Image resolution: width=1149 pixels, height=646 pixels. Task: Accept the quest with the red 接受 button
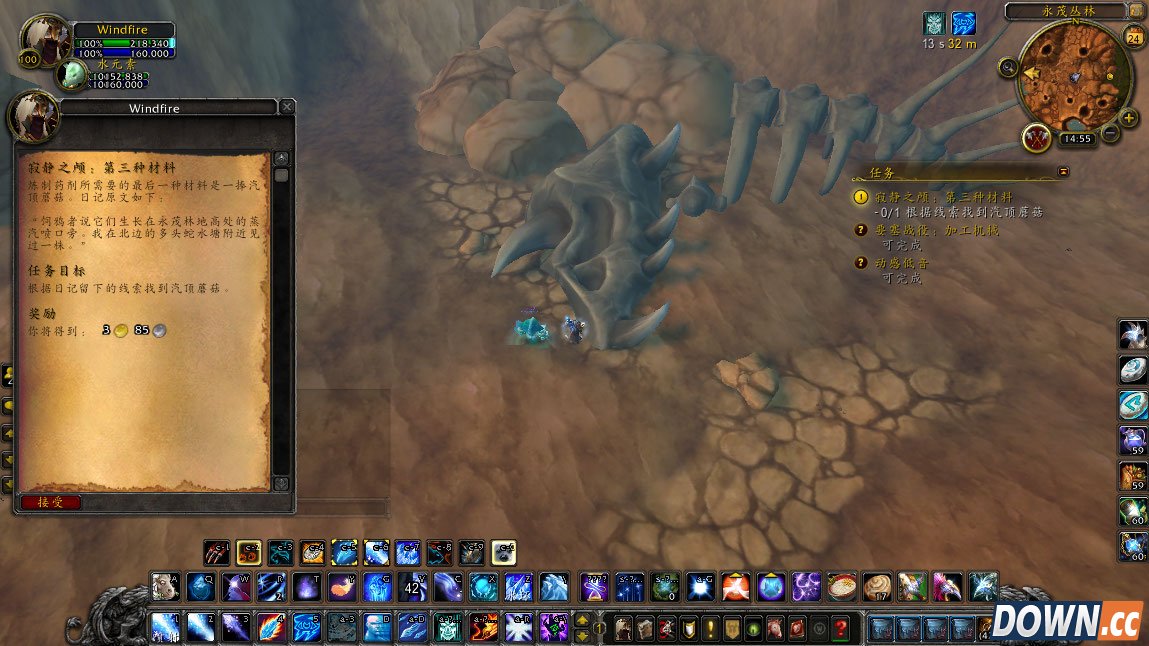[x=50, y=502]
